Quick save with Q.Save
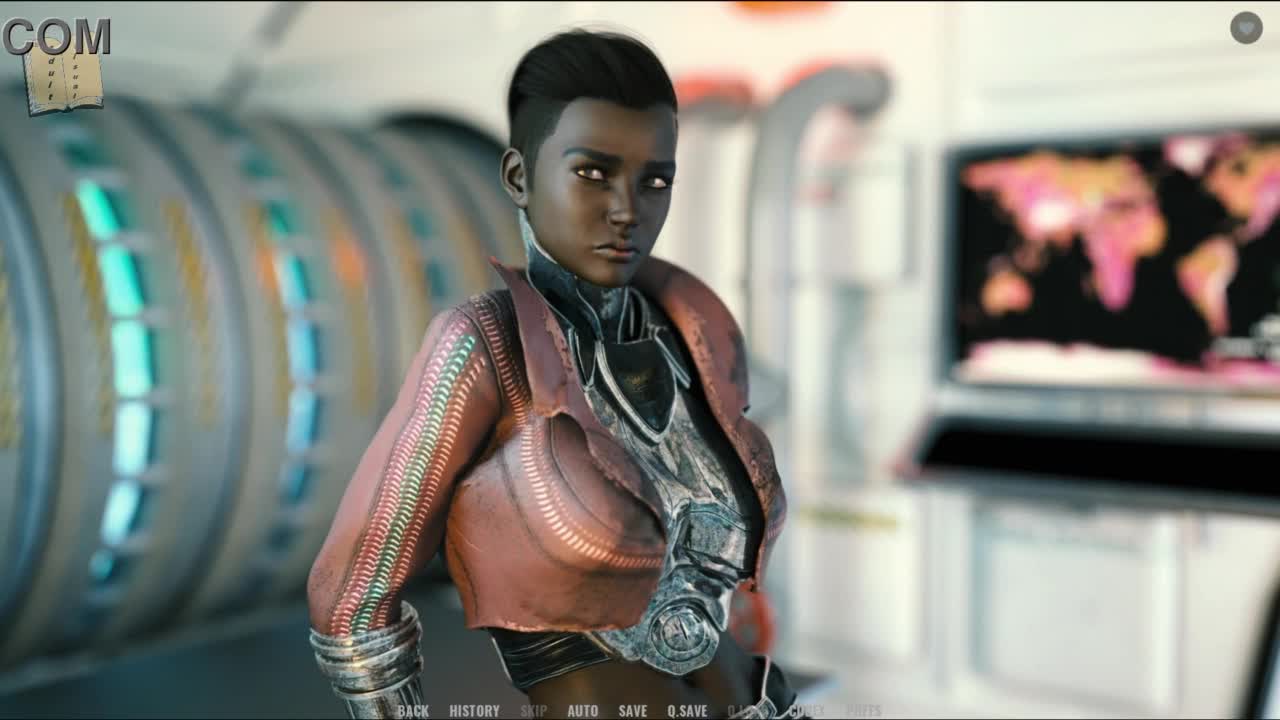 pyautogui.click(x=687, y=711)
